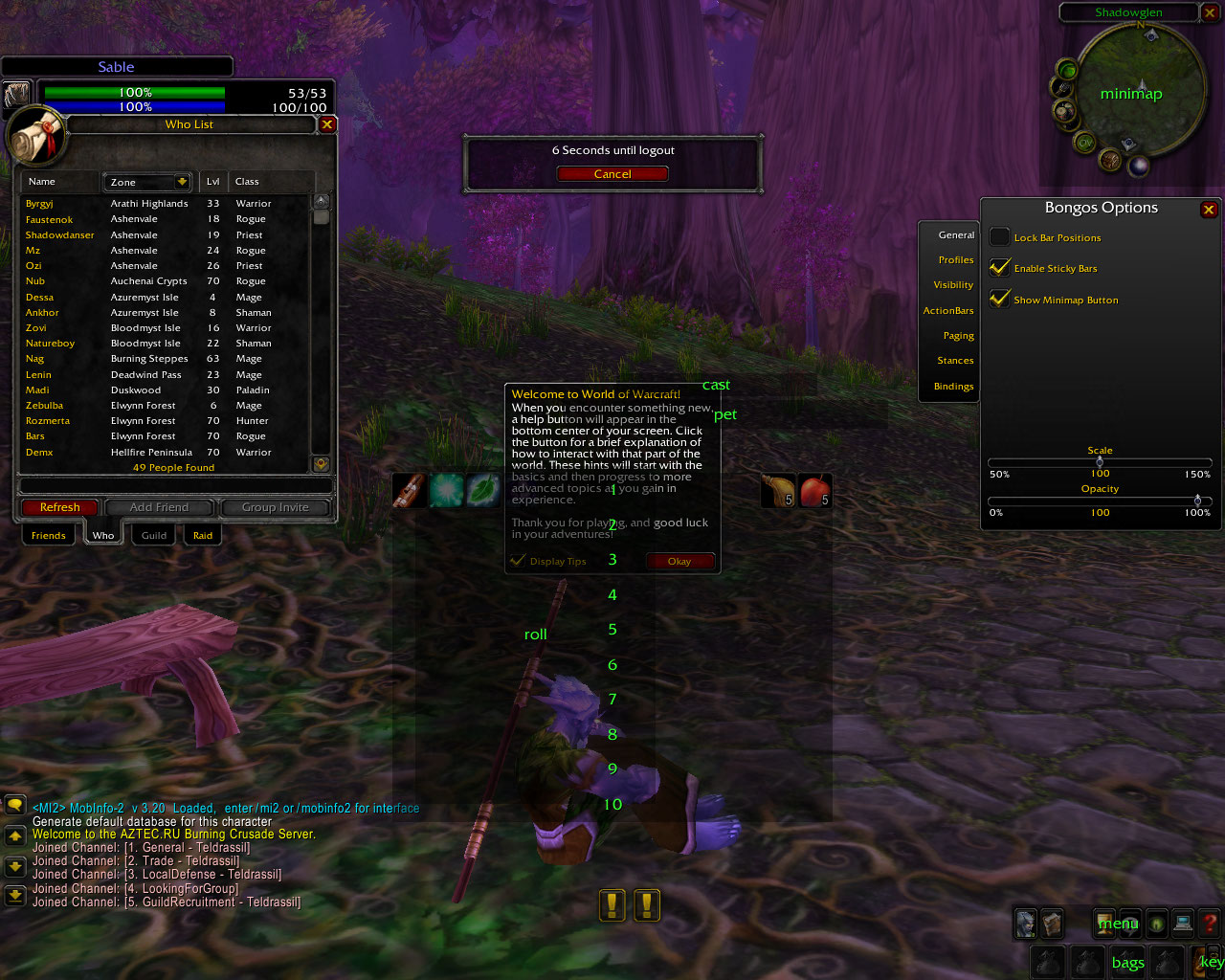Open the Profiles section in Bongos
This screenshot has width=1225, height=980.
(955, 260)
